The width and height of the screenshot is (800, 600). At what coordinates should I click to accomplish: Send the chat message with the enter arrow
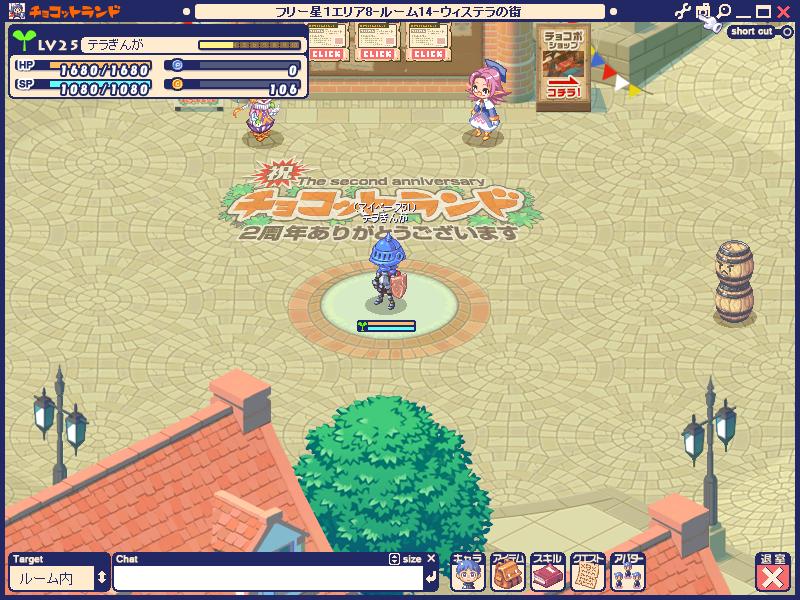tap(430, 577)
